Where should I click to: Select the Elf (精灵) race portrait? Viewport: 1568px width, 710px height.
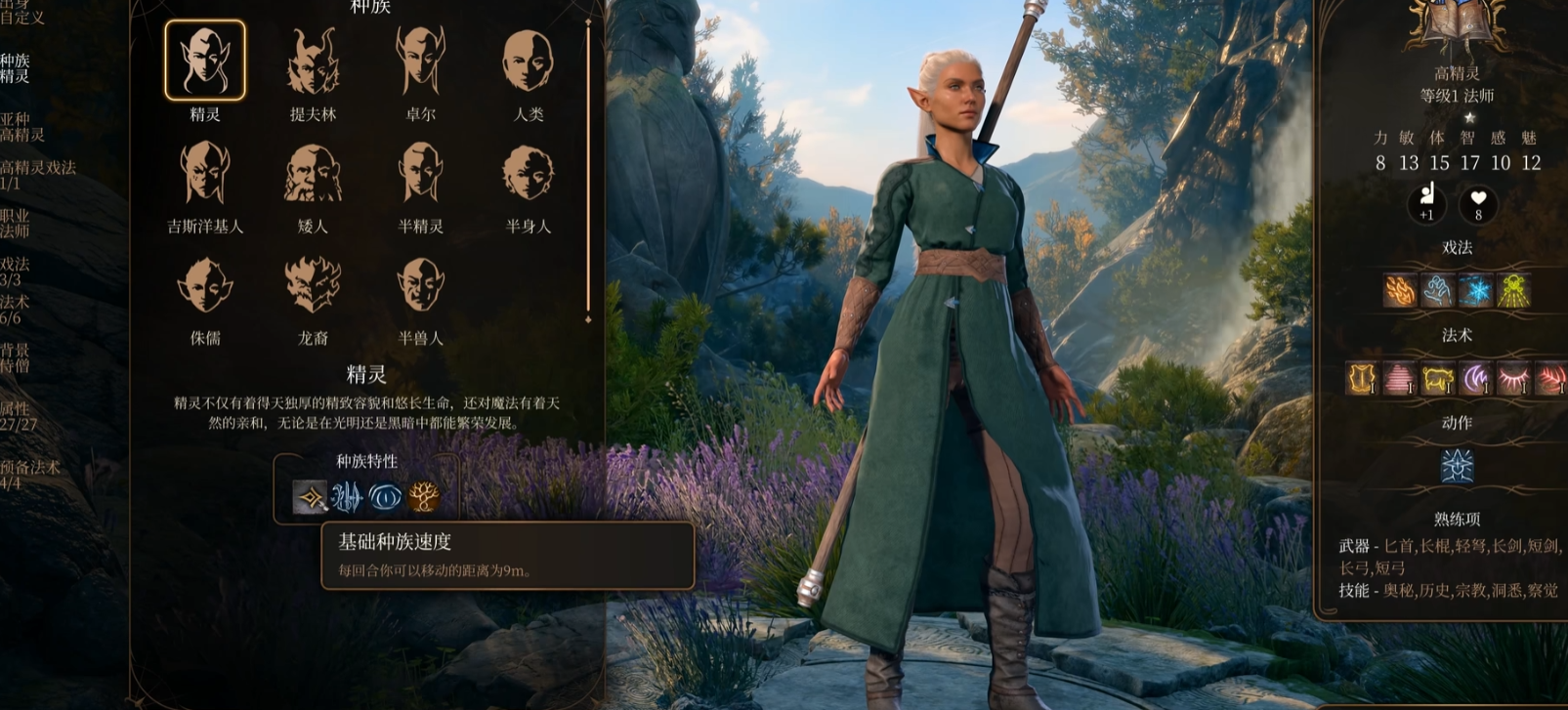tap(205, 61)
